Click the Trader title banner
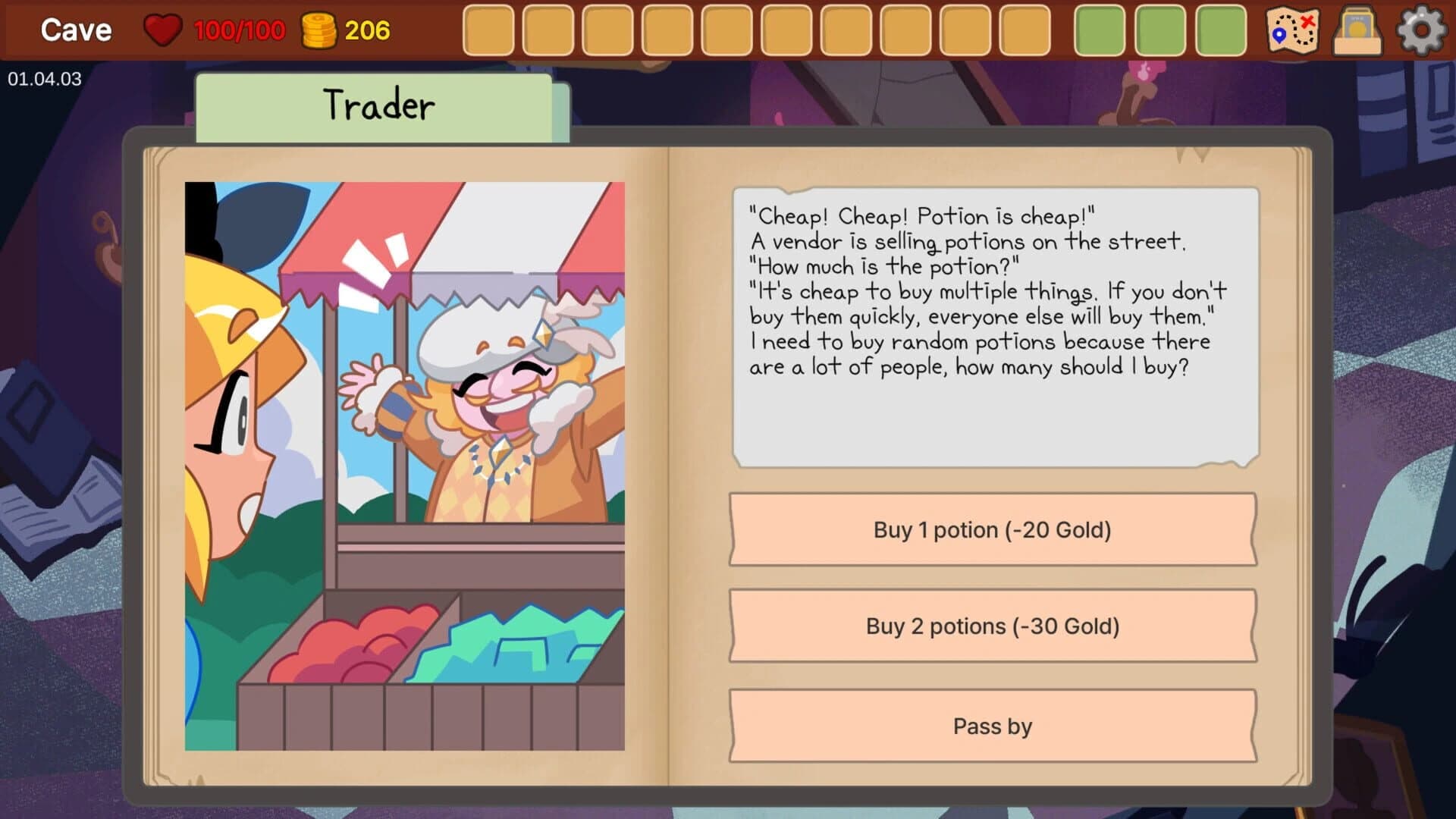 pyautogui.click(x=379, y=104)
